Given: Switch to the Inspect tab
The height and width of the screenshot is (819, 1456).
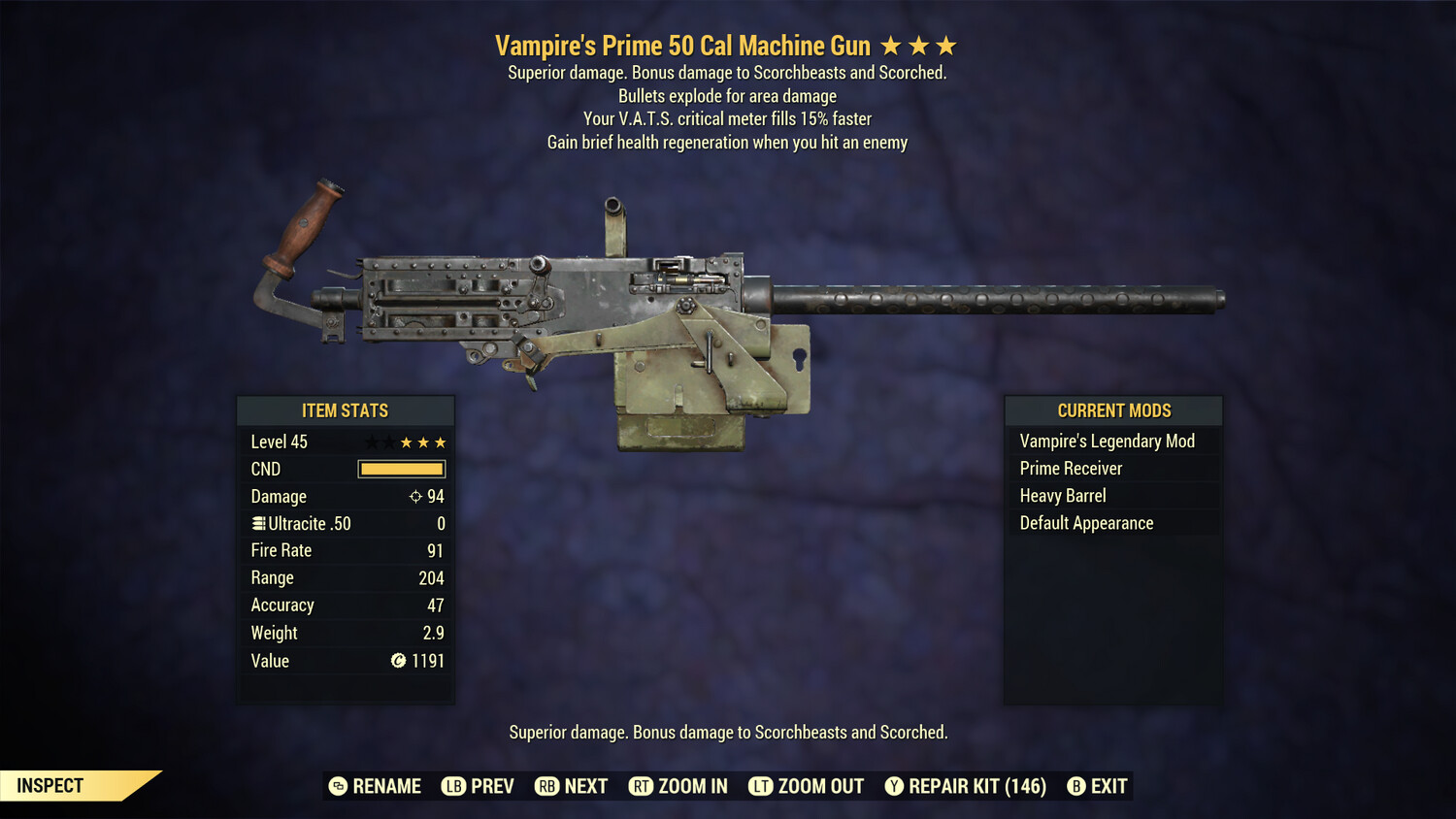Looking at the screenshot, I should 49,785.
